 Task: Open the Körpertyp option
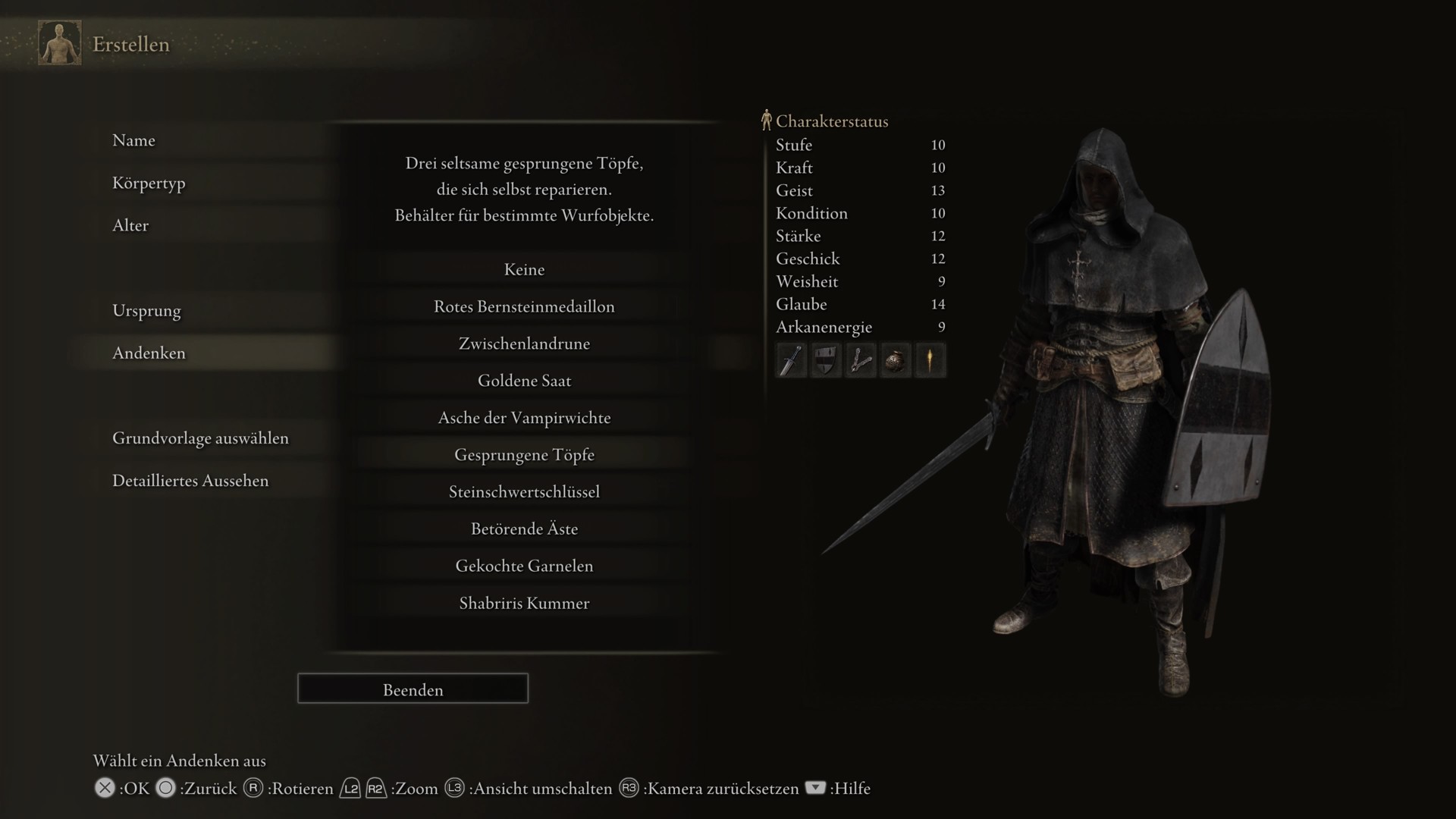(x=149, y=183)
